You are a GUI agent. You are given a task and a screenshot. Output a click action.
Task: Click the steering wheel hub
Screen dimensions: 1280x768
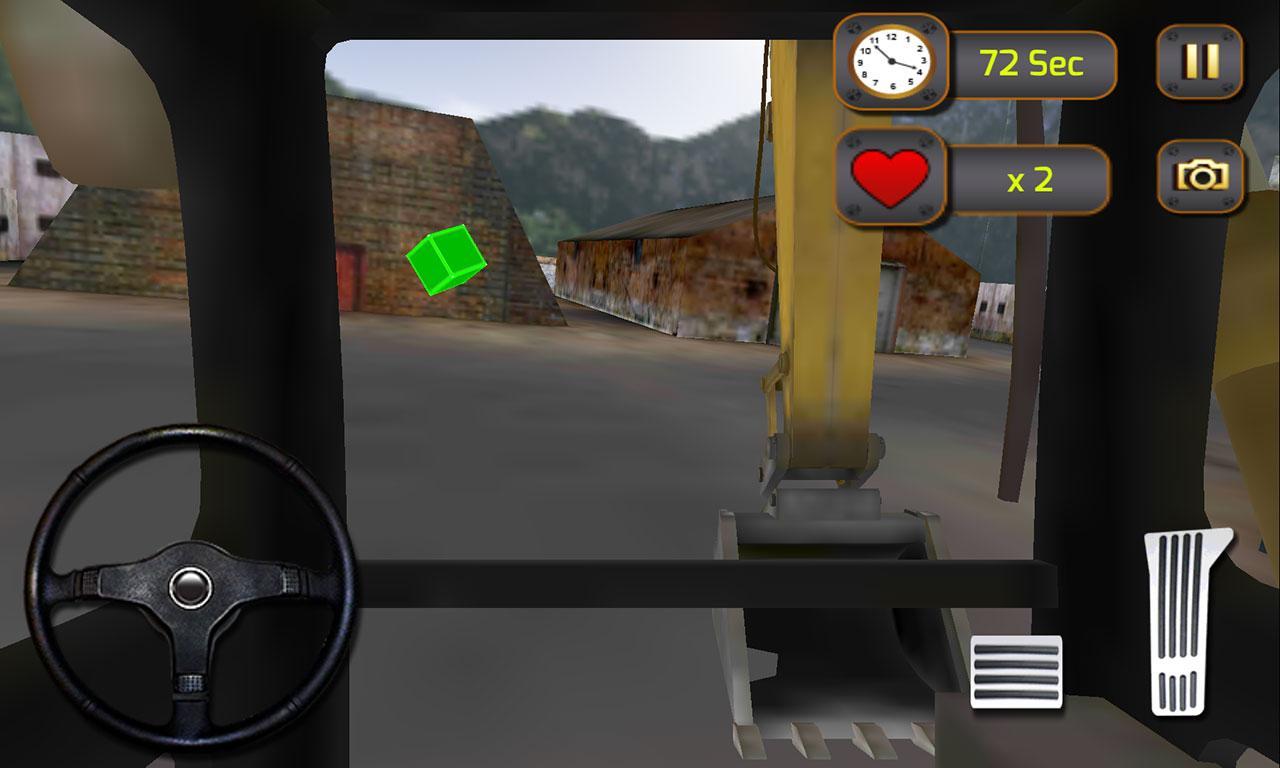(190, 587)
